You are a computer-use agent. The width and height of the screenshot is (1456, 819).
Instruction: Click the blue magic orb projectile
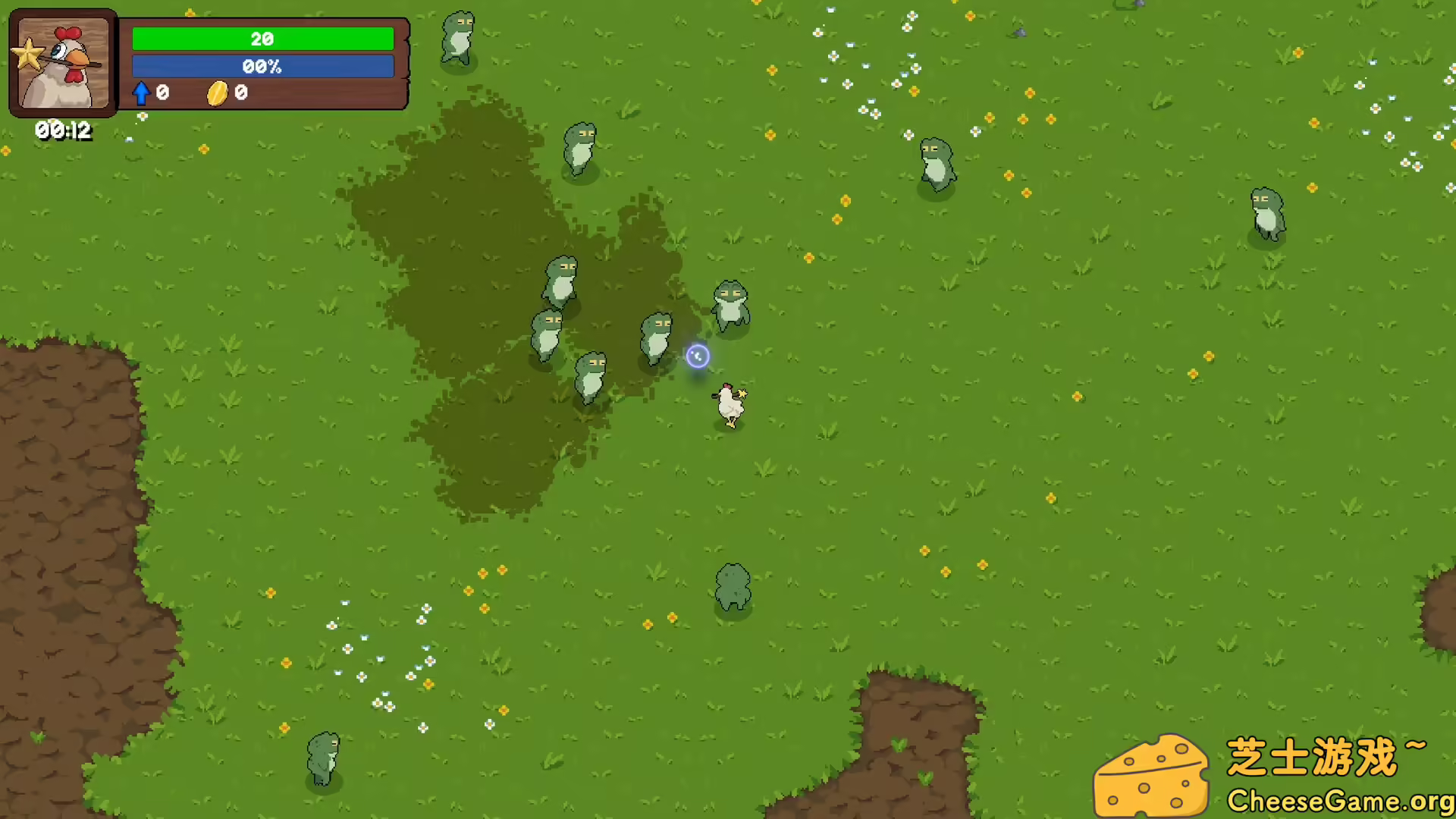click(698, 356)
